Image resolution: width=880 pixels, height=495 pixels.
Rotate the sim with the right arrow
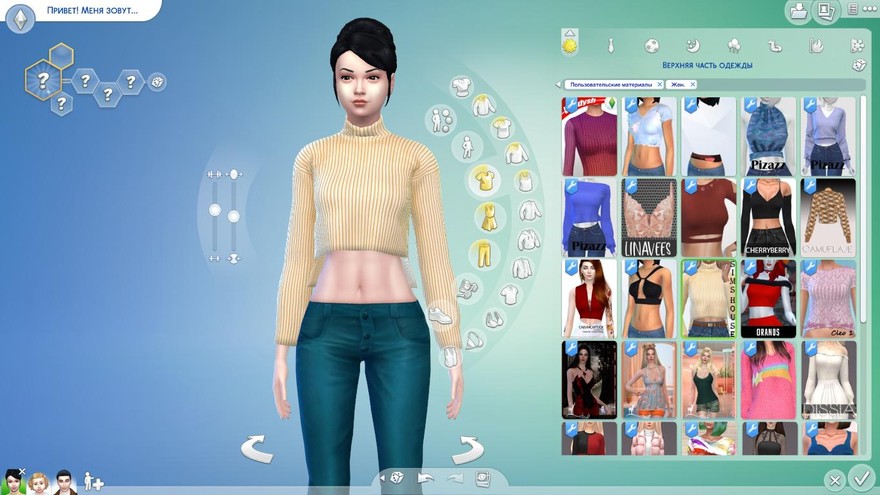pos(466,449)
